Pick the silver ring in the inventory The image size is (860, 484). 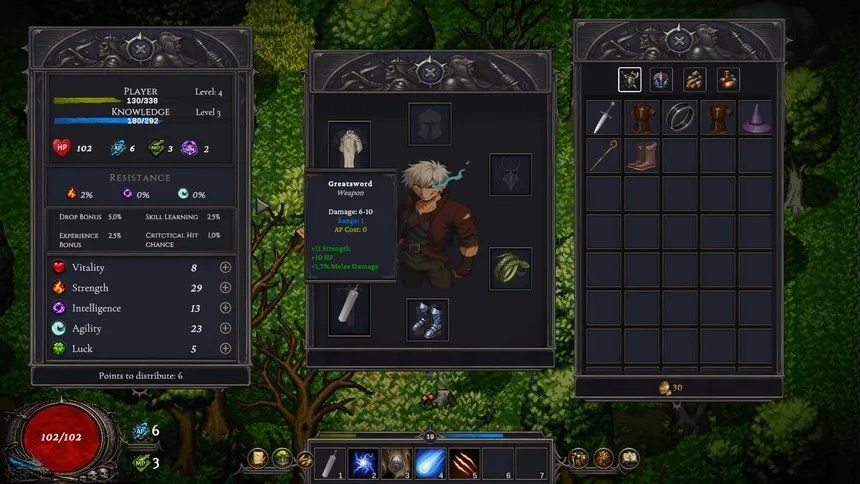(680, 117)
